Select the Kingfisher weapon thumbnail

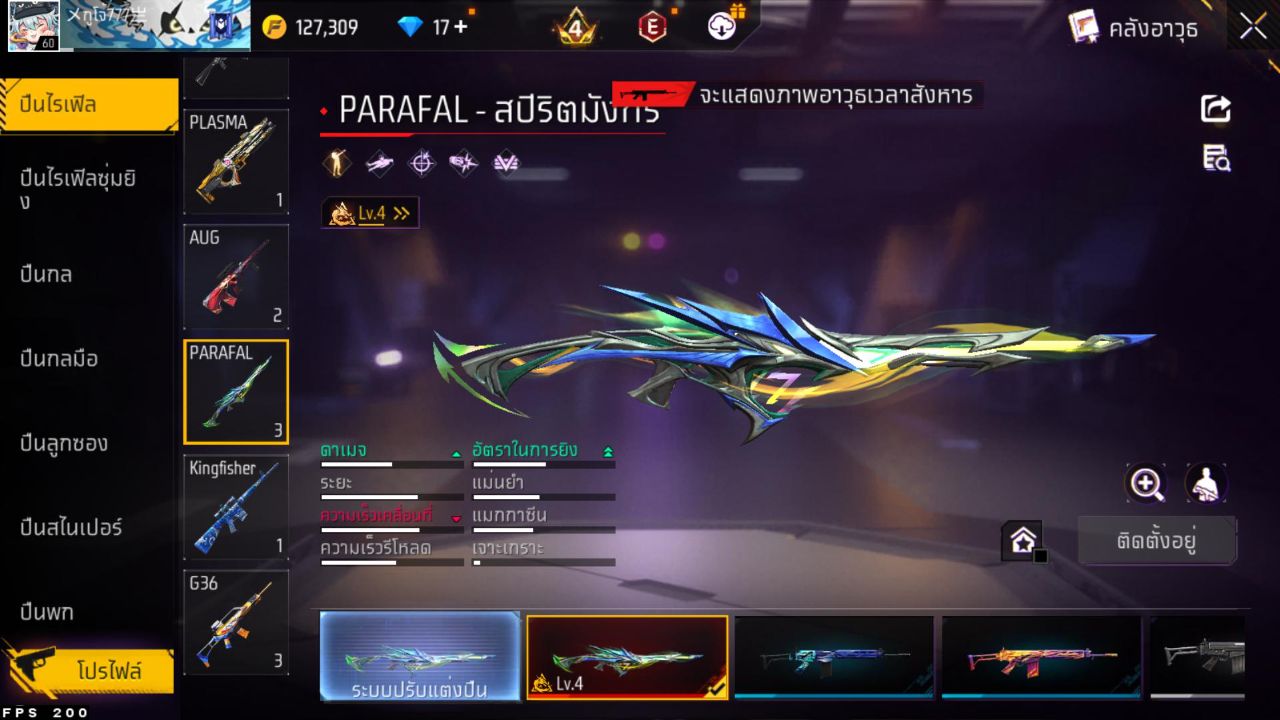(236, 506)
